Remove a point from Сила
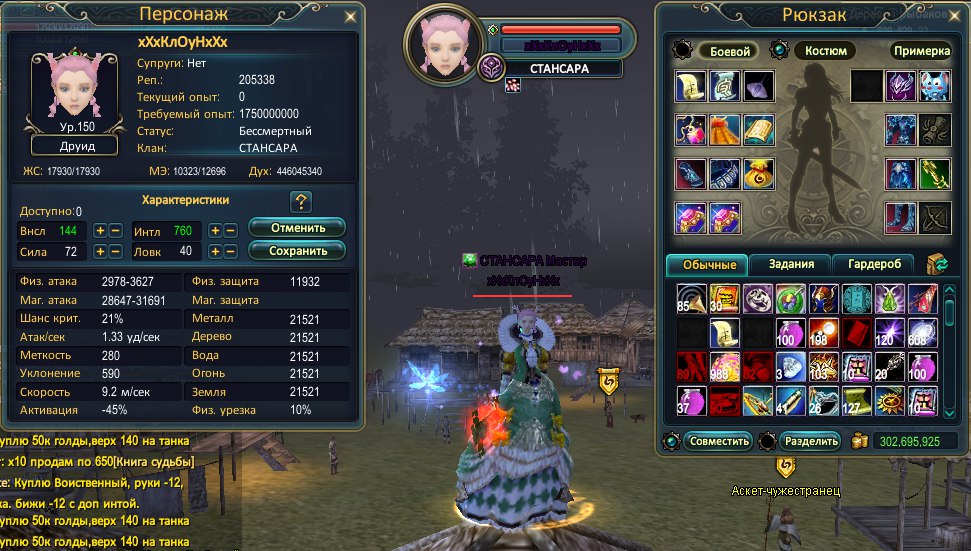This screenshot has width=971, height=551. (116, 251)
